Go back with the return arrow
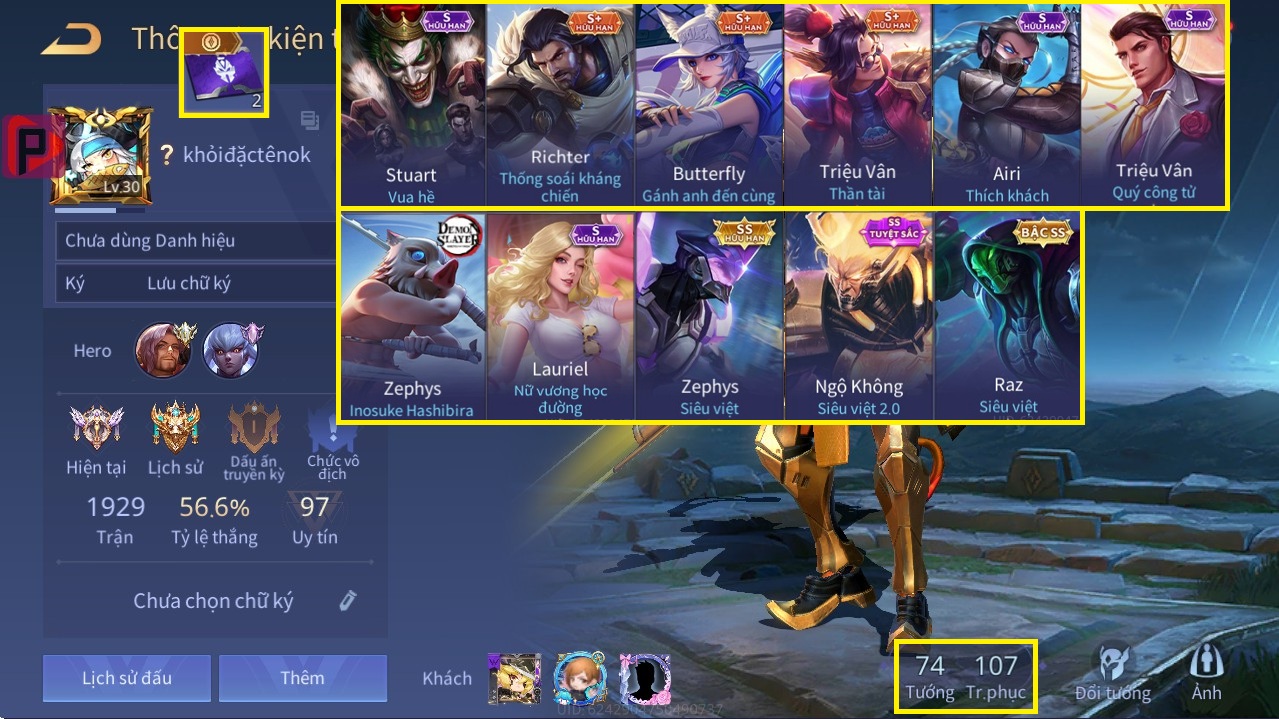Image resolution: width=1279 pixels, height=719 pixels. click(72, 39)
